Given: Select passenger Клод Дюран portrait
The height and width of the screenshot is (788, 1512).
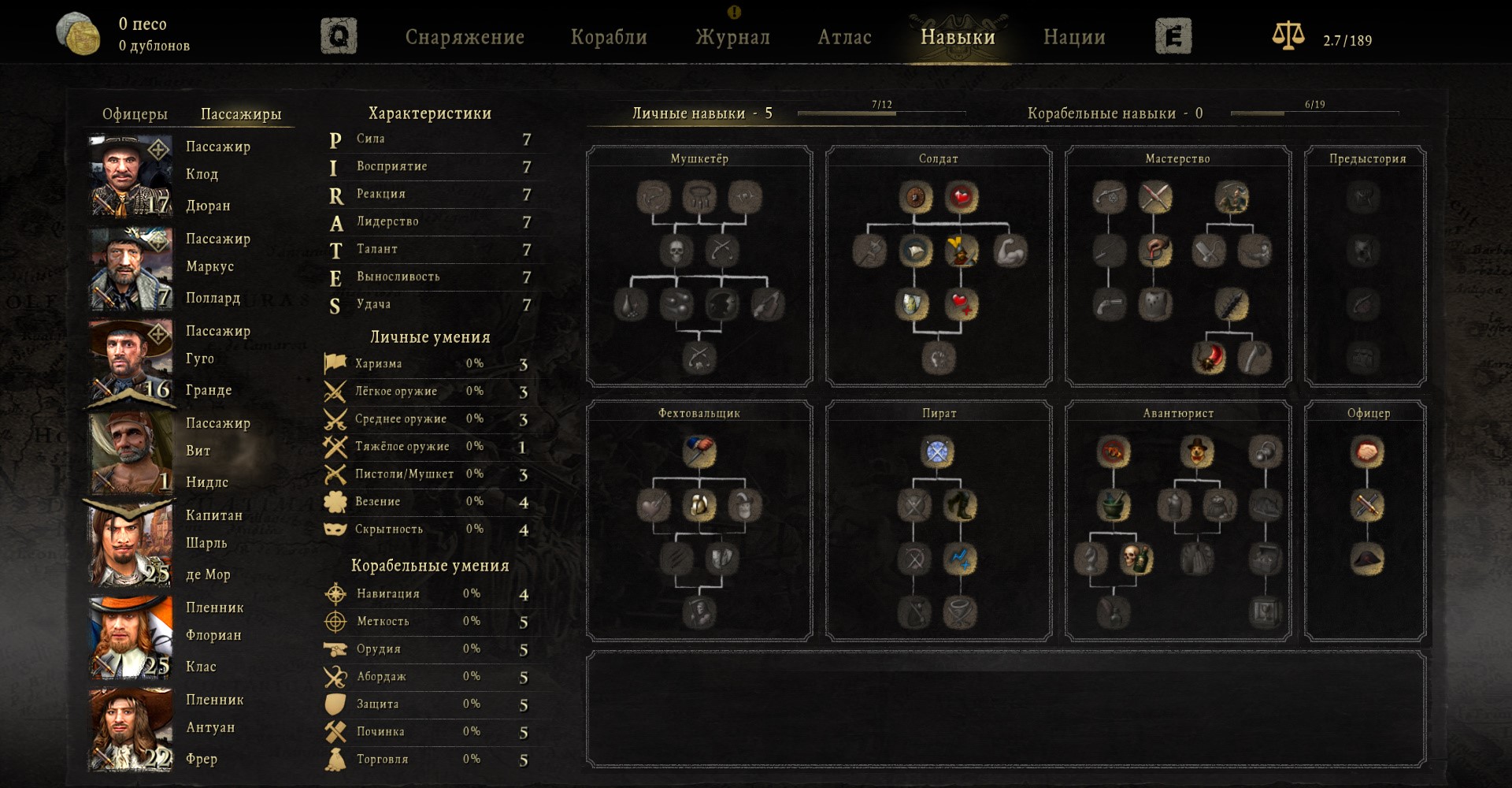Looking at the screenshot, I should [131, 176].
